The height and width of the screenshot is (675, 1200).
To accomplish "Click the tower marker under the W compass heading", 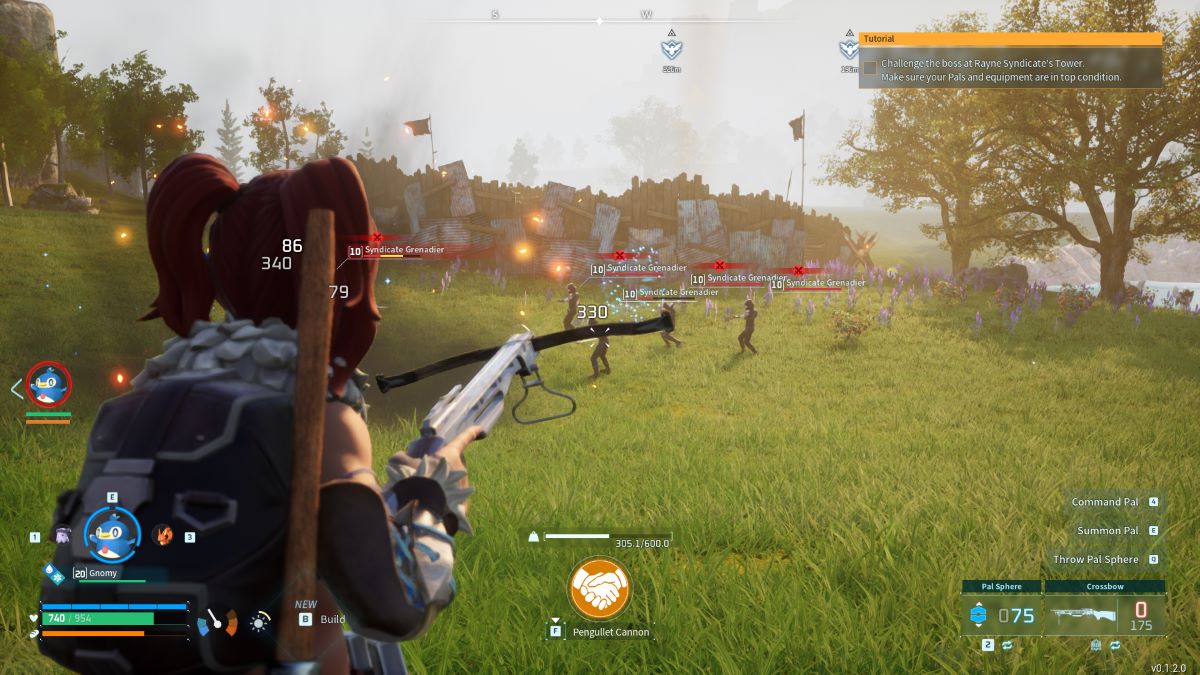I will coord(671,47).
